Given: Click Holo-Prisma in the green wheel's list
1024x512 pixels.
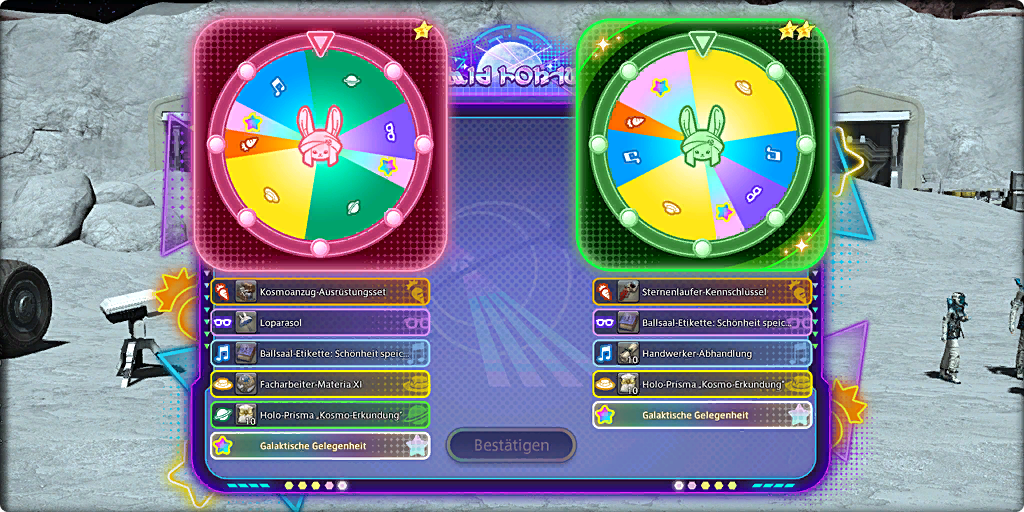Looking at the screenshot, I should [702, 385].
